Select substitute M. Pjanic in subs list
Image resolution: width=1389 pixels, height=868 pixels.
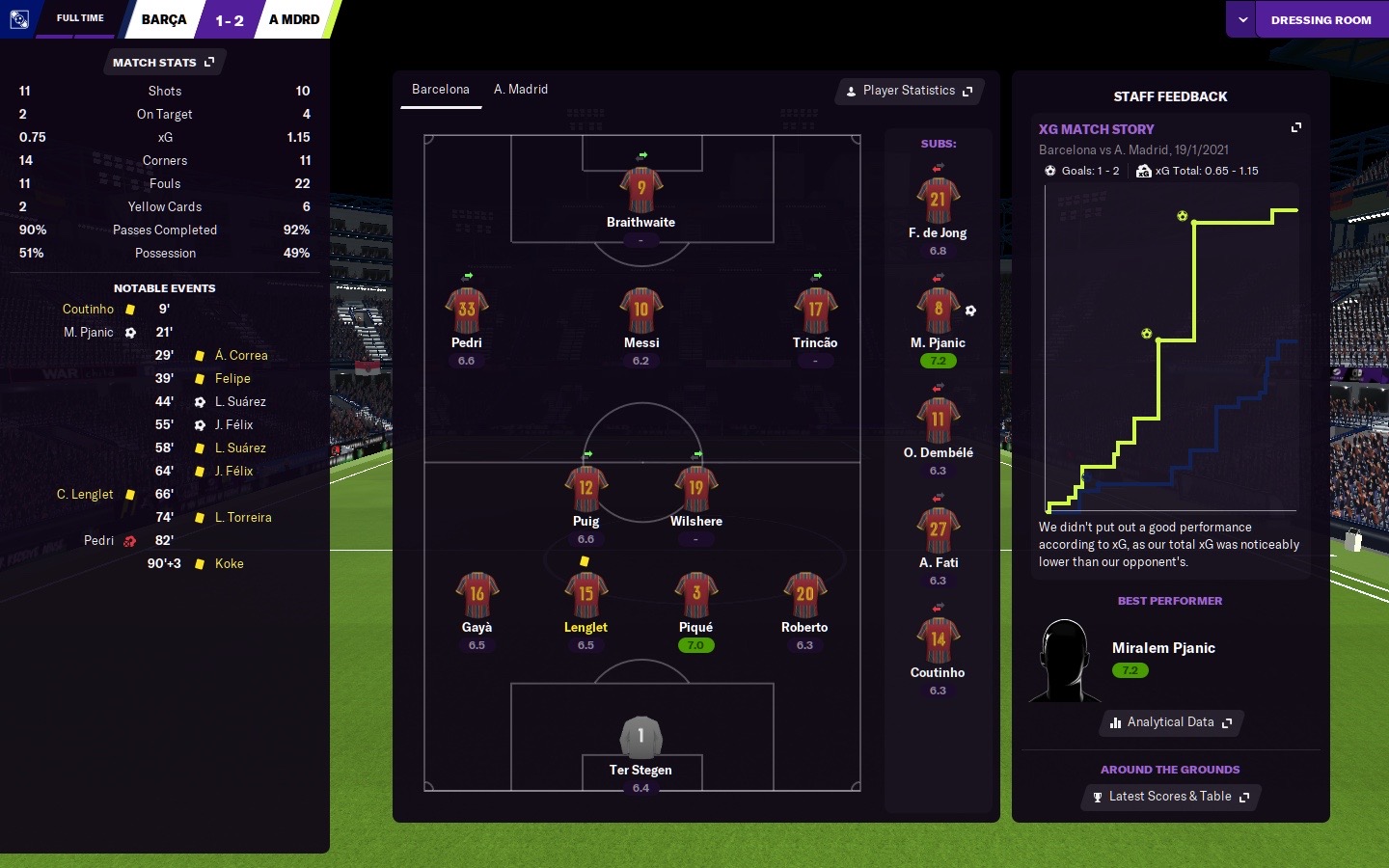pos(938,311)
